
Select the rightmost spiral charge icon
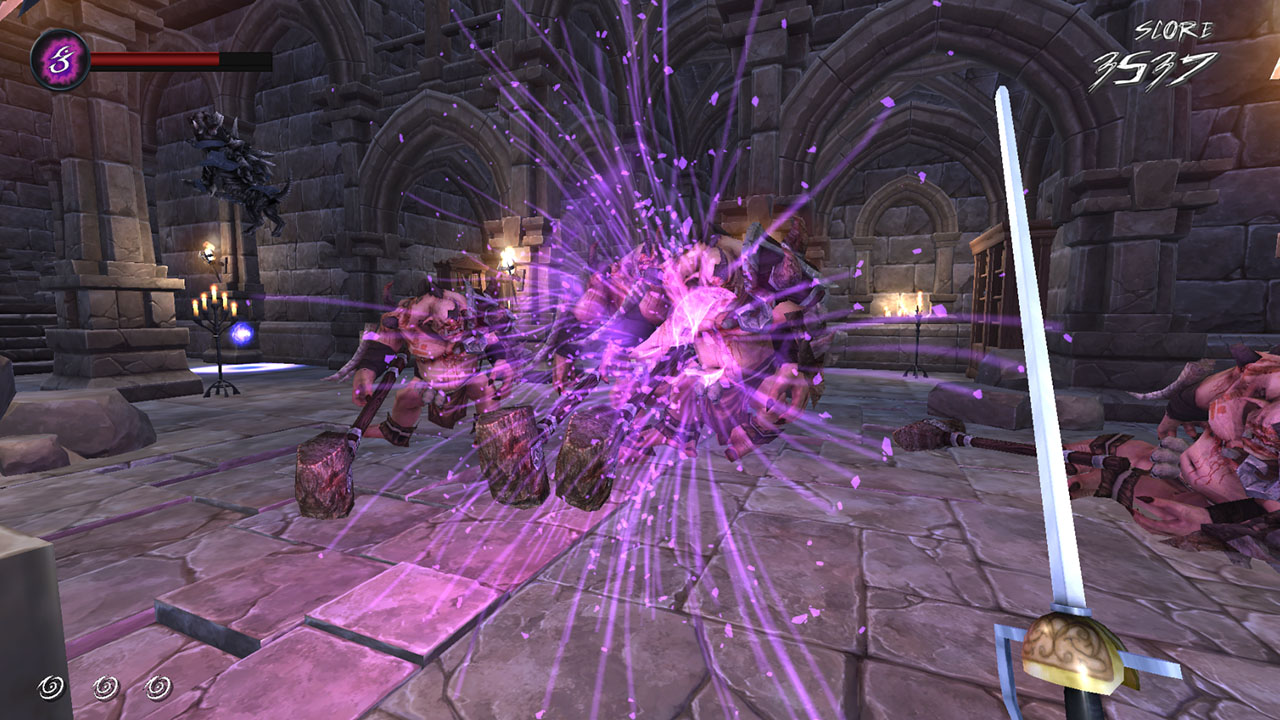tap(156, 686)
